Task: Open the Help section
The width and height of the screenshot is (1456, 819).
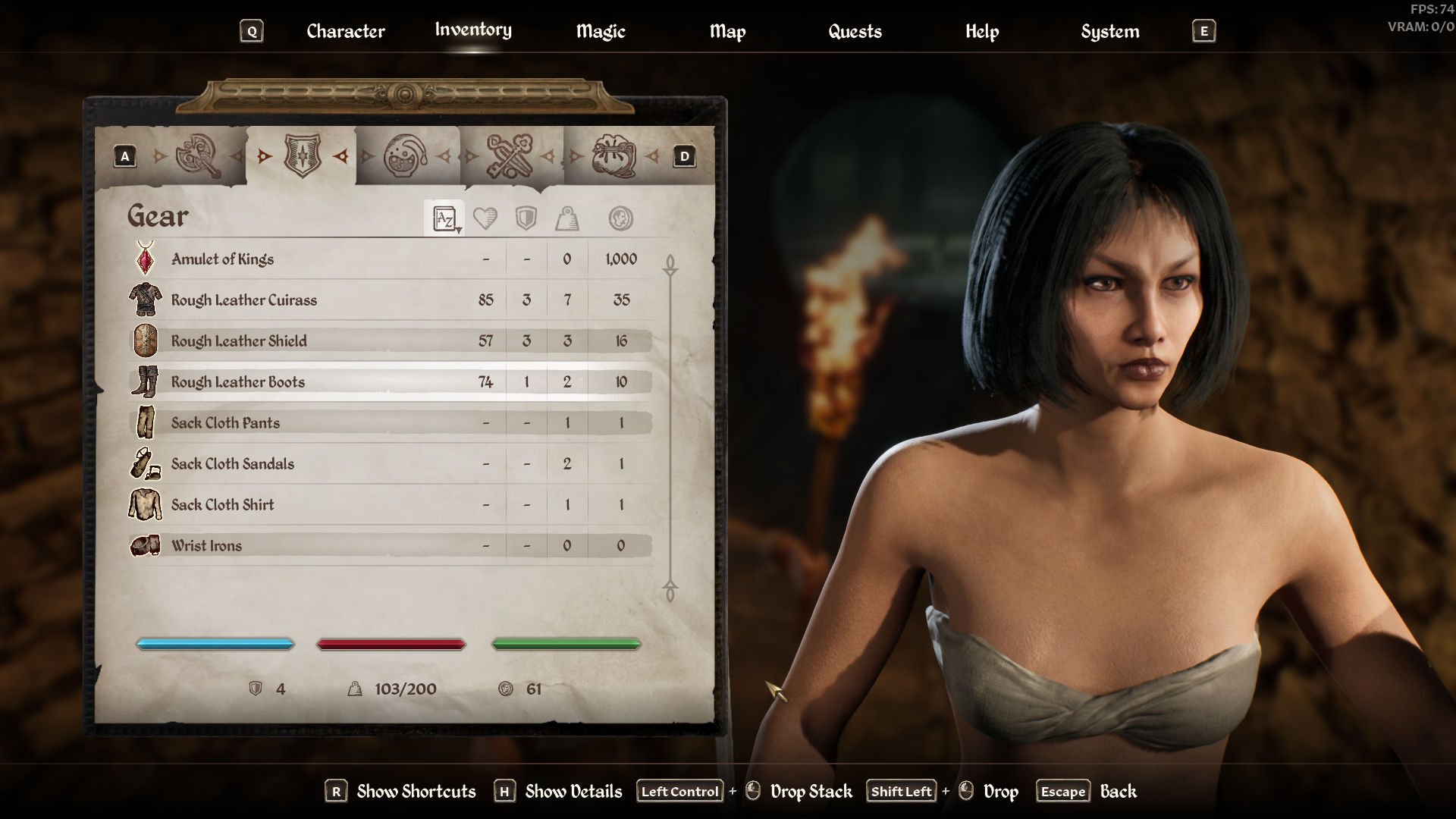Action: 982,31
